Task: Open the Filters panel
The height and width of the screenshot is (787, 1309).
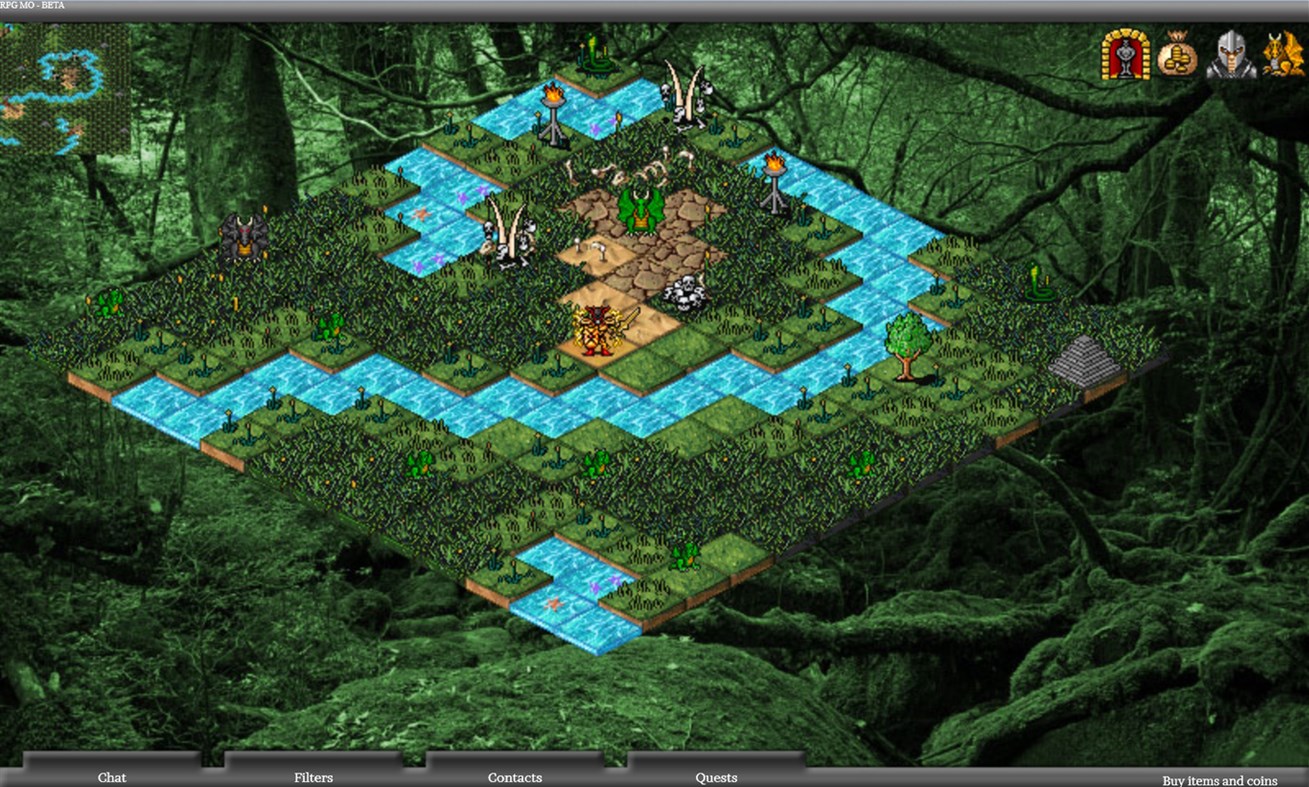Action: [313, 777]
